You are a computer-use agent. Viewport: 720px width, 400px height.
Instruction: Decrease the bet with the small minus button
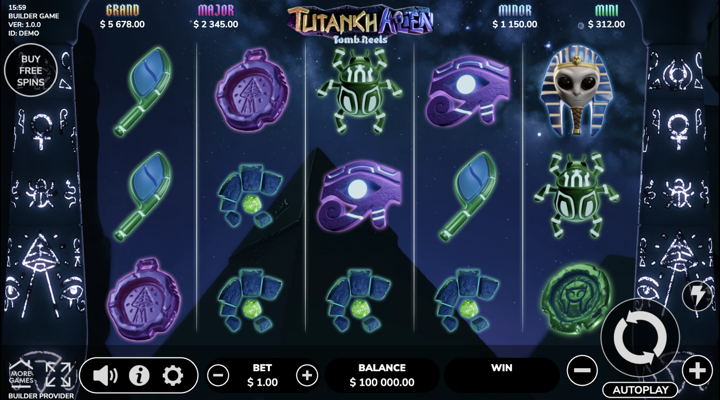(218, 376)
